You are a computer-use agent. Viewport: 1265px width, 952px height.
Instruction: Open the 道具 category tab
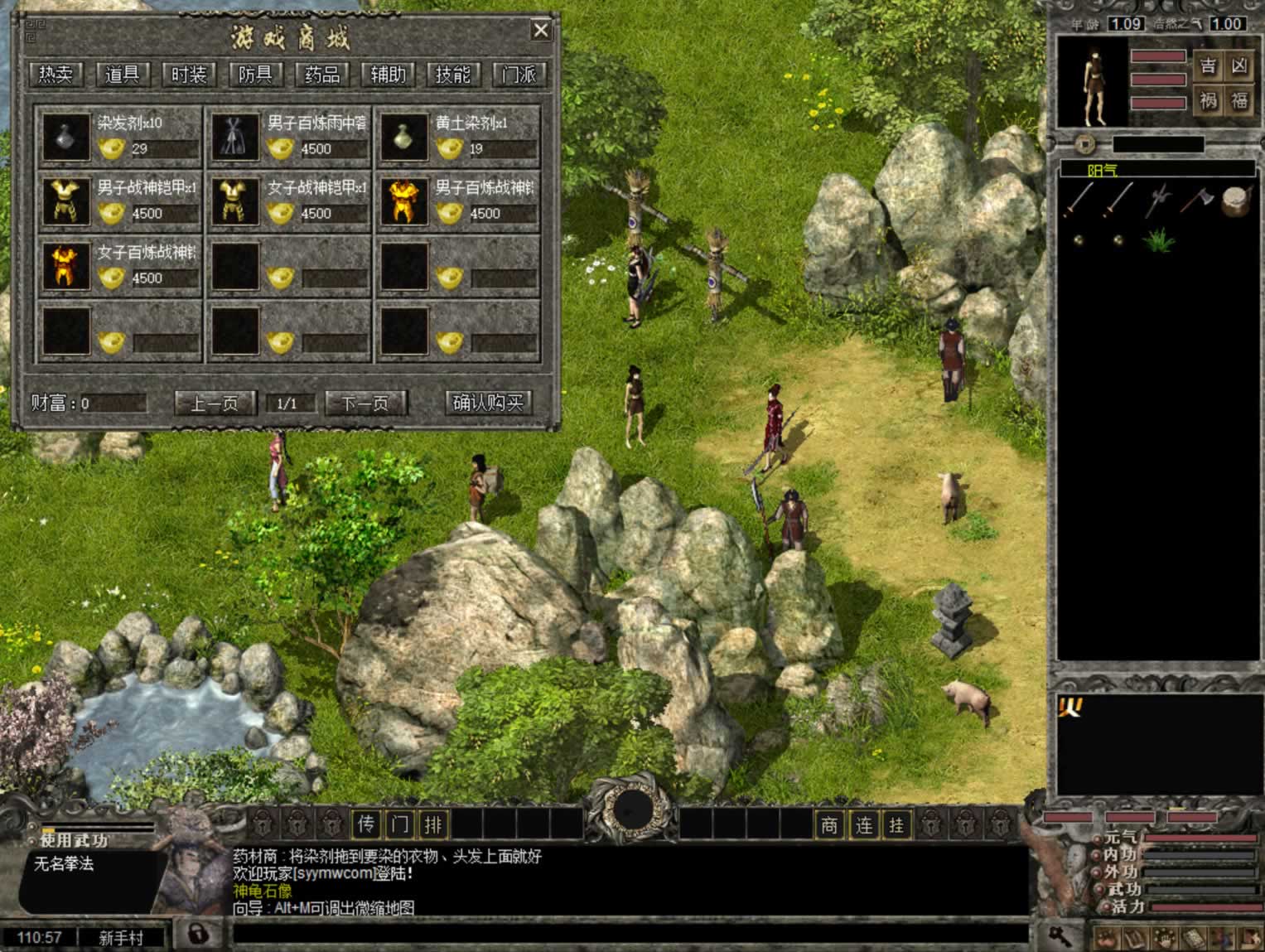pos(123,75)
